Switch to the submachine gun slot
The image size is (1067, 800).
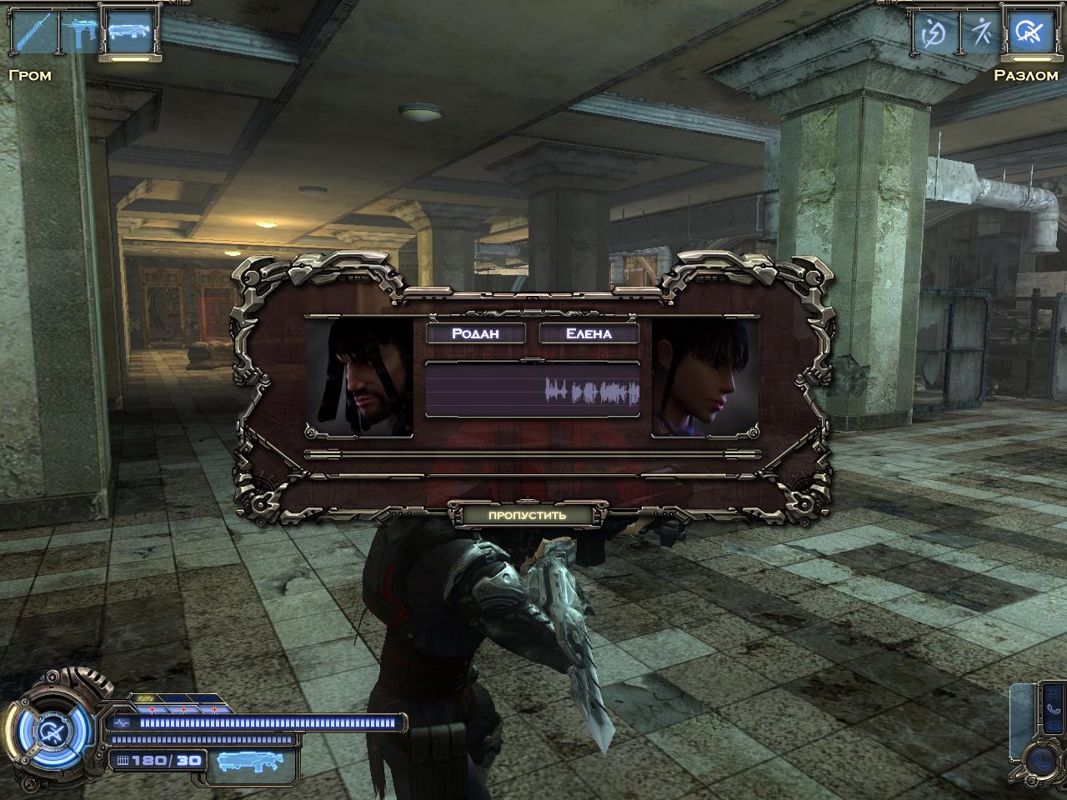coord(81,32)
